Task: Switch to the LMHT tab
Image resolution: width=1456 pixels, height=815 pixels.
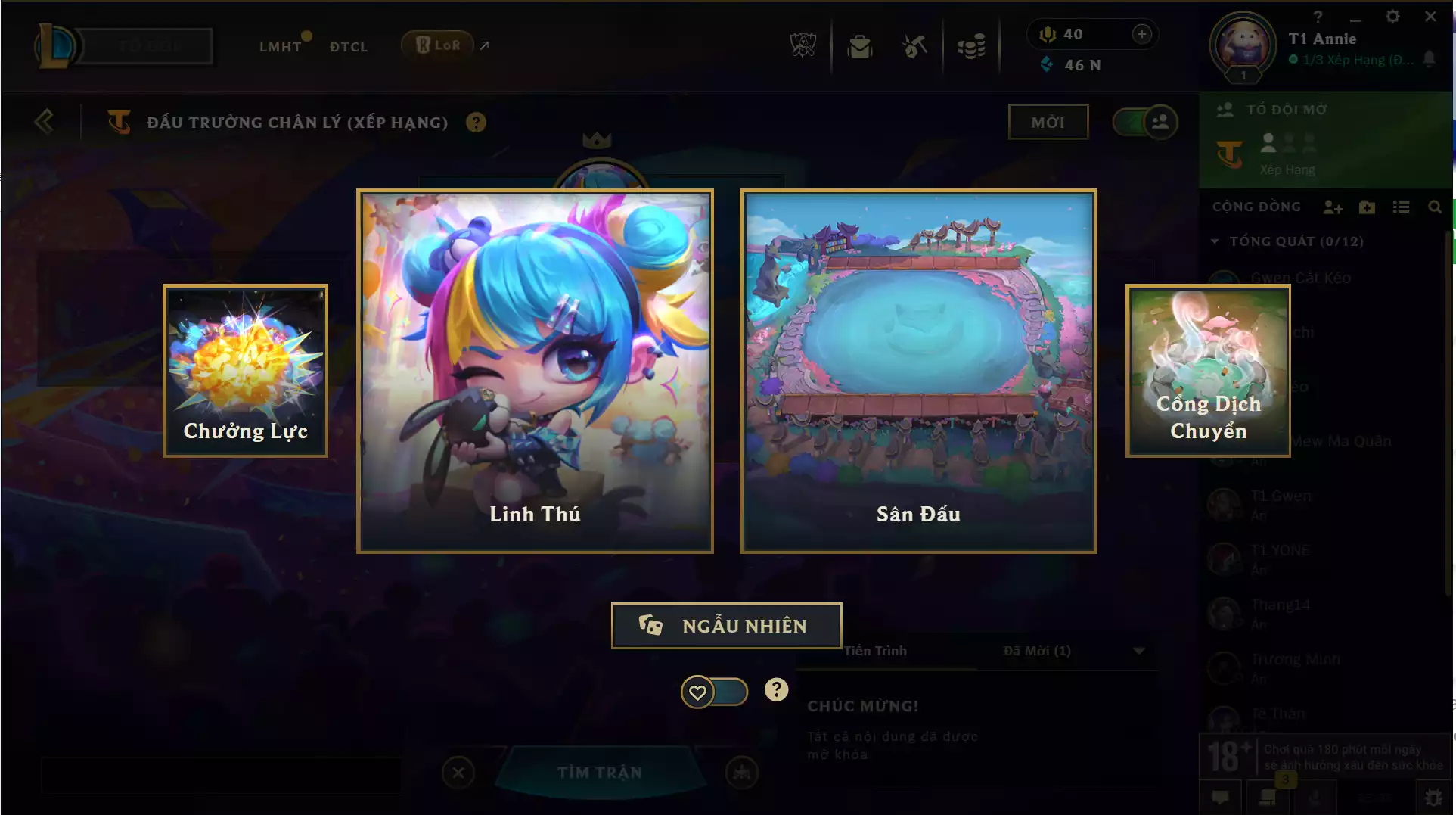Action: coord(281,46)
